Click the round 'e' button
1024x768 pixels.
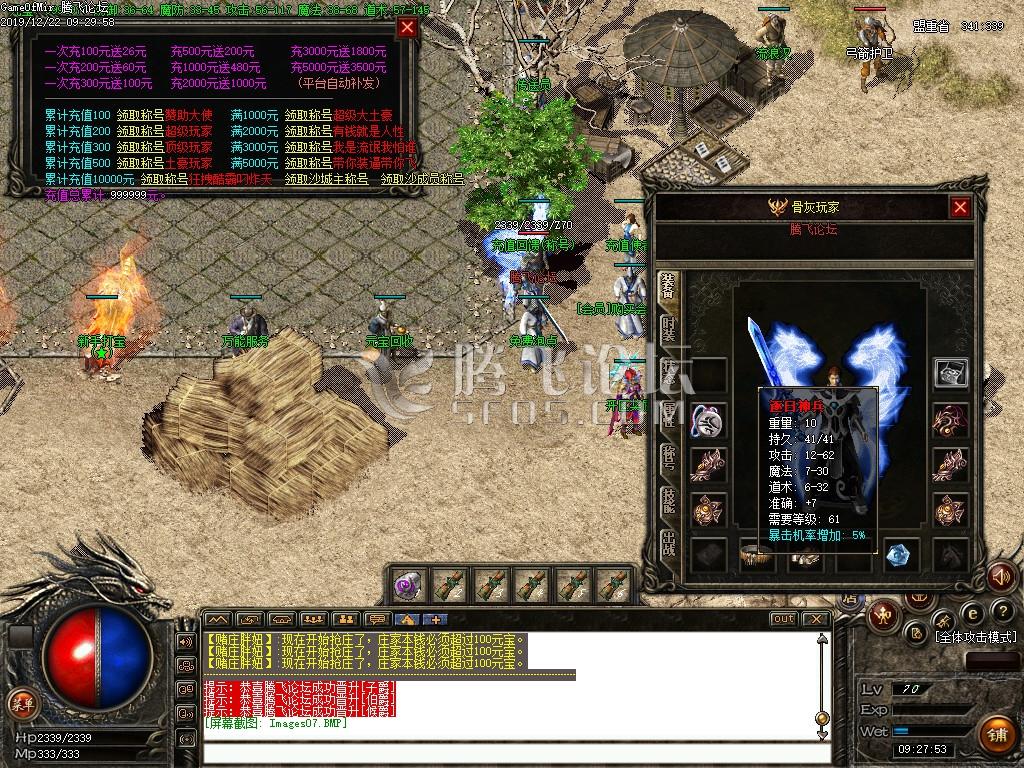tap(972, 612)
